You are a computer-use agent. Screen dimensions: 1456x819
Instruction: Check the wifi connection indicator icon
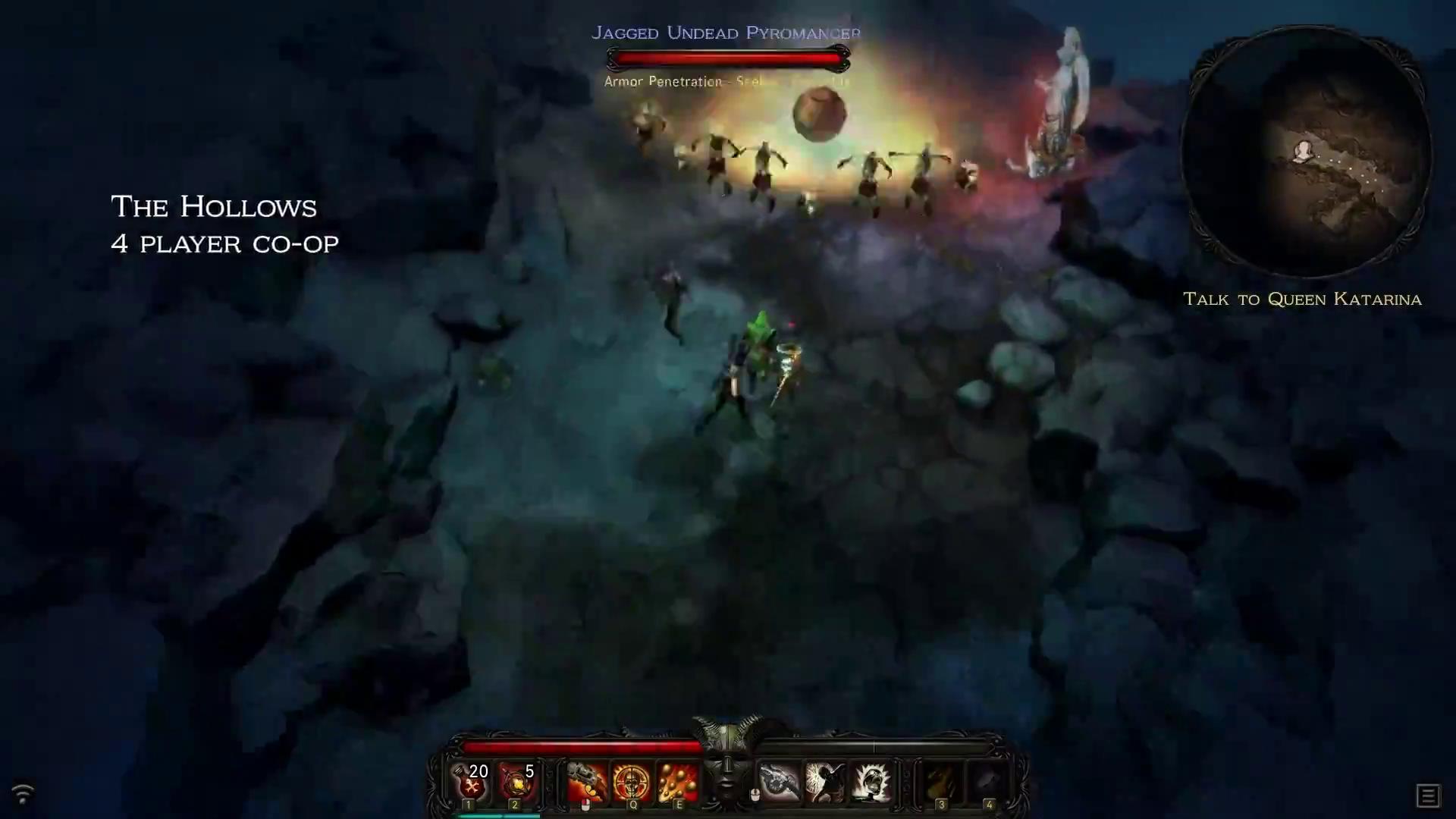[23, 793]
